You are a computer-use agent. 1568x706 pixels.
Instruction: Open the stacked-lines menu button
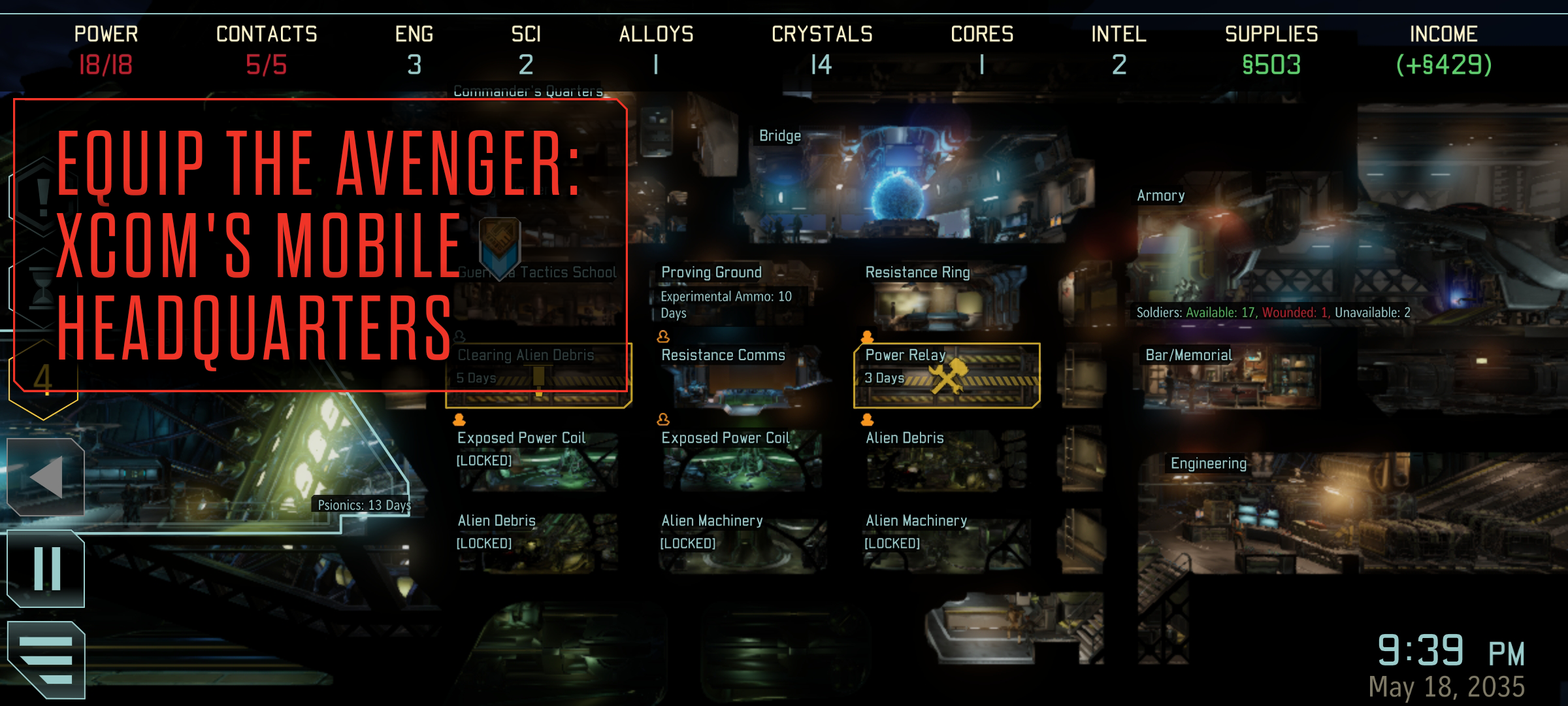(46, 659)
